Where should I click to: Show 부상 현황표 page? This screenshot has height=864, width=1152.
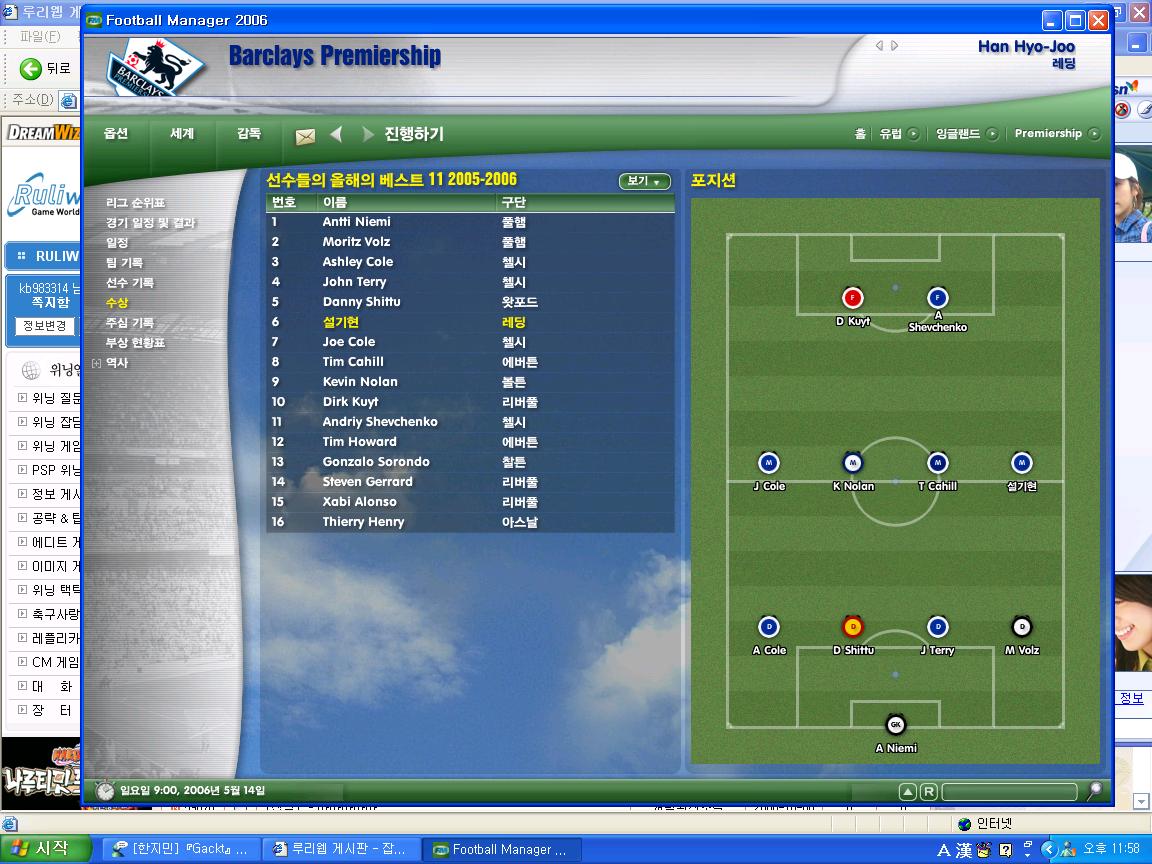pyautogui.click(x=135, y=343)
